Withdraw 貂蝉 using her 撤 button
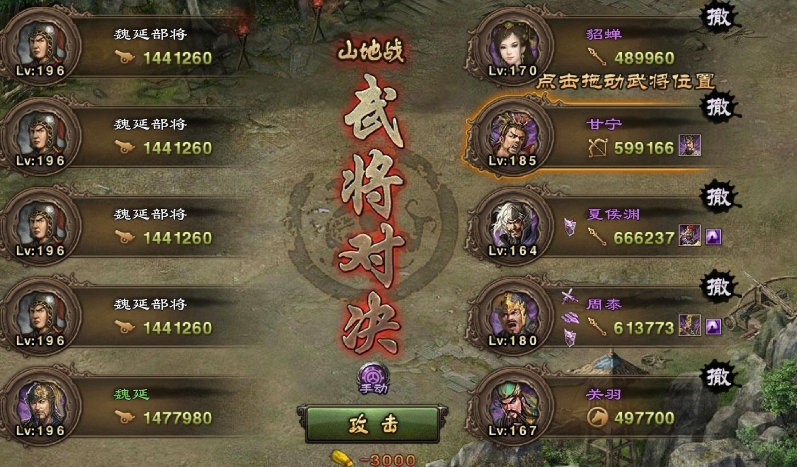Screen dimensions: 797x467 (717, 18)
